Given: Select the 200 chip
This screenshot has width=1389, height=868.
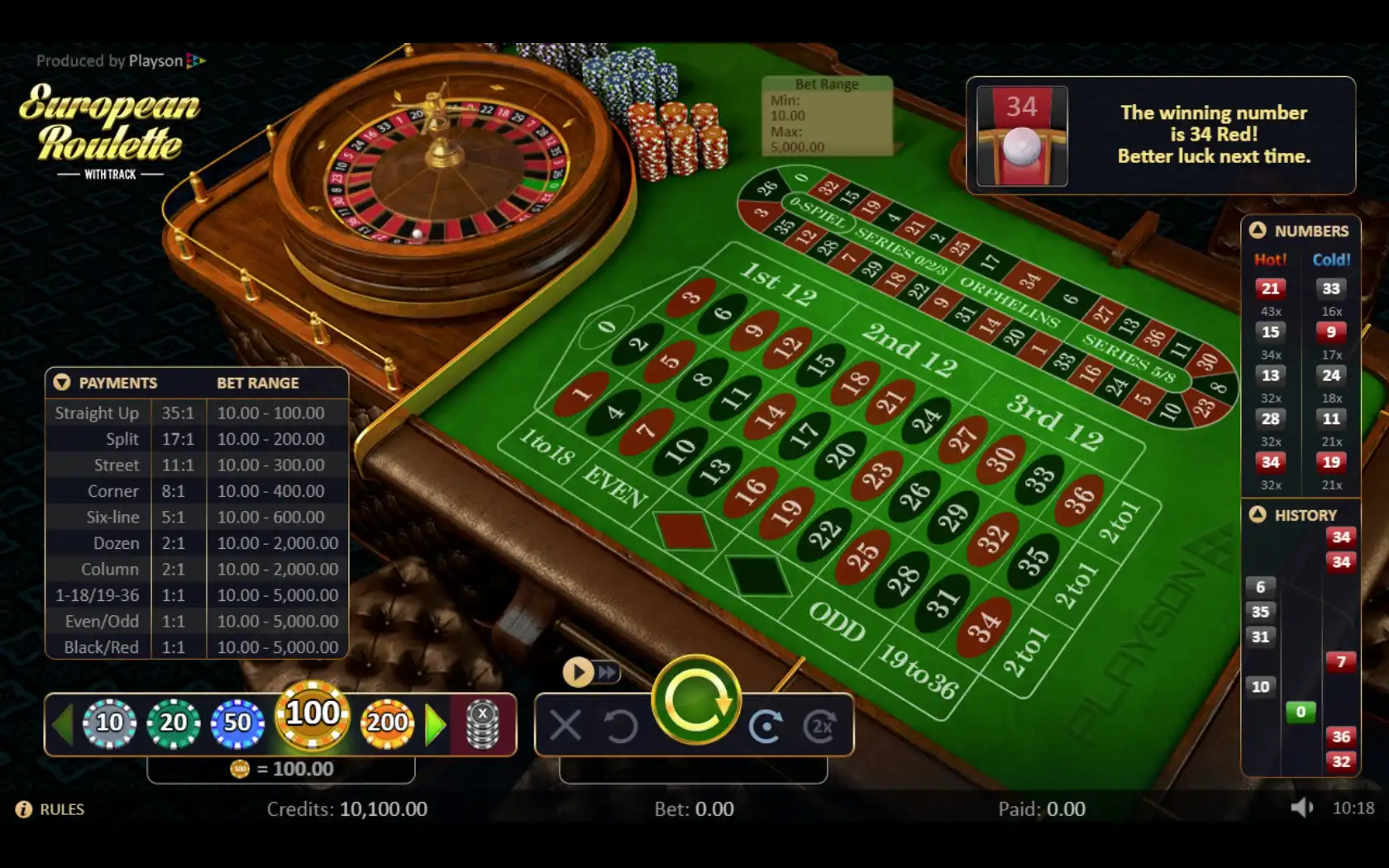Looking at the screenshot, I should (x=387, y=723).
